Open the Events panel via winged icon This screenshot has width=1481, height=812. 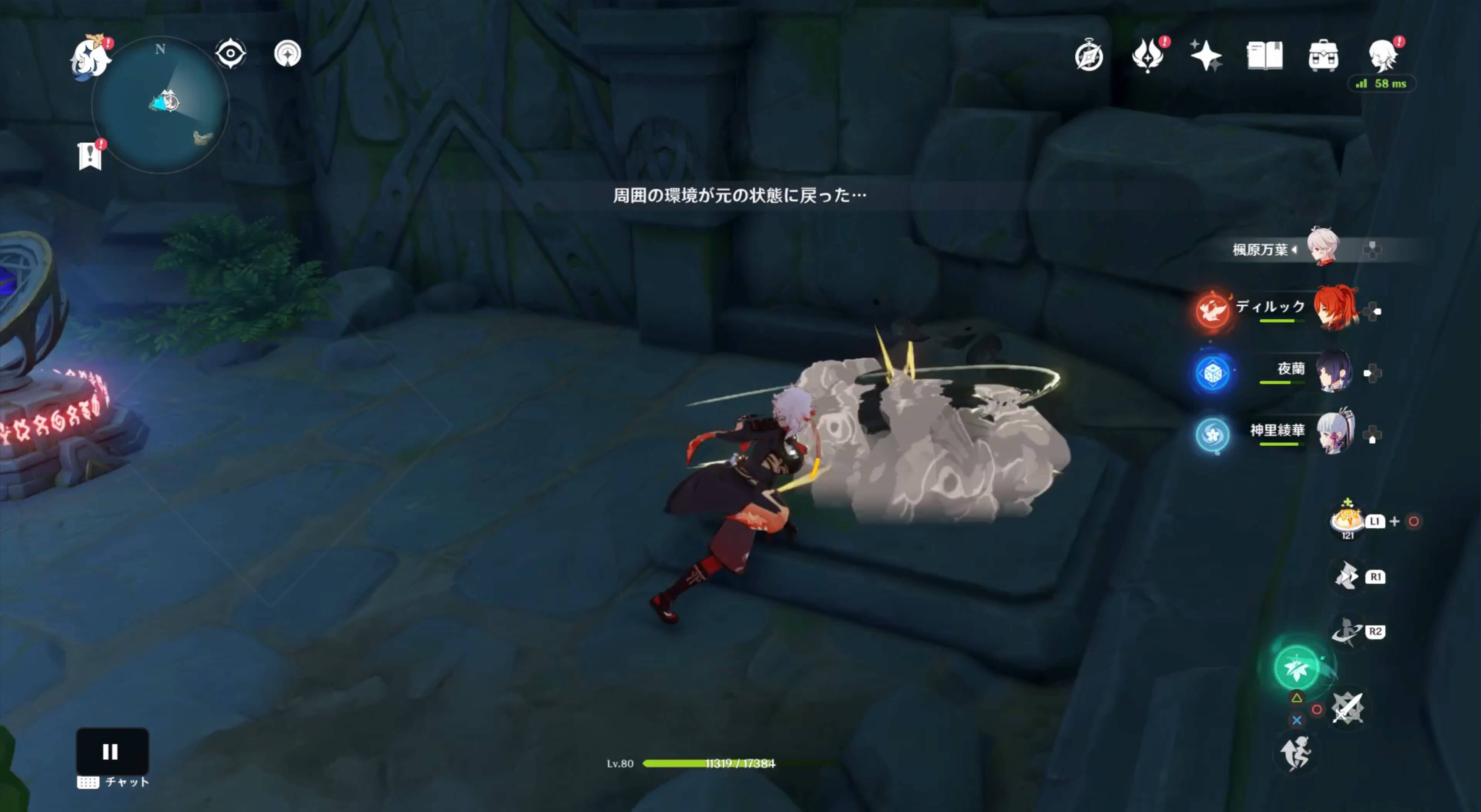[1147, 55]
